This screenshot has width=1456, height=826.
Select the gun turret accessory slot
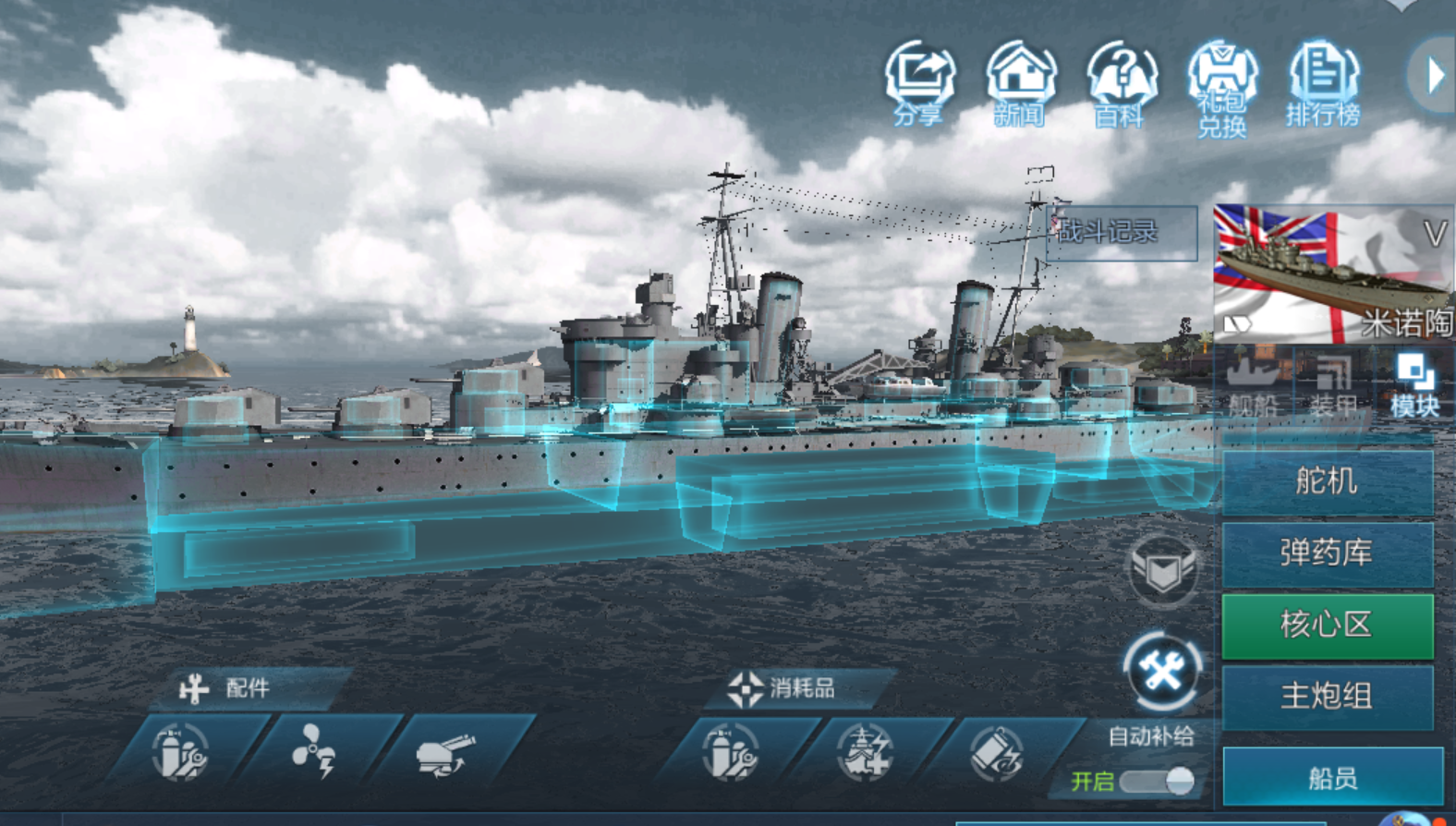click(446, 752)
